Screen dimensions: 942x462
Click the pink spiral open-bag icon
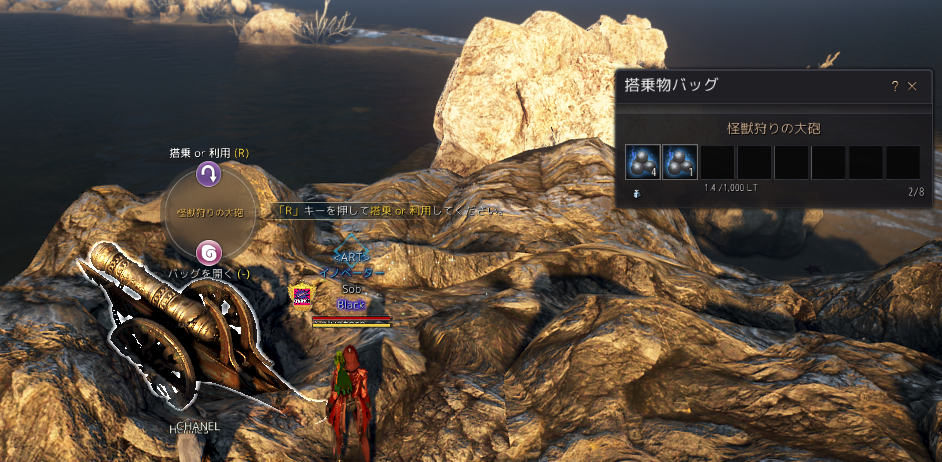point(208,252)
